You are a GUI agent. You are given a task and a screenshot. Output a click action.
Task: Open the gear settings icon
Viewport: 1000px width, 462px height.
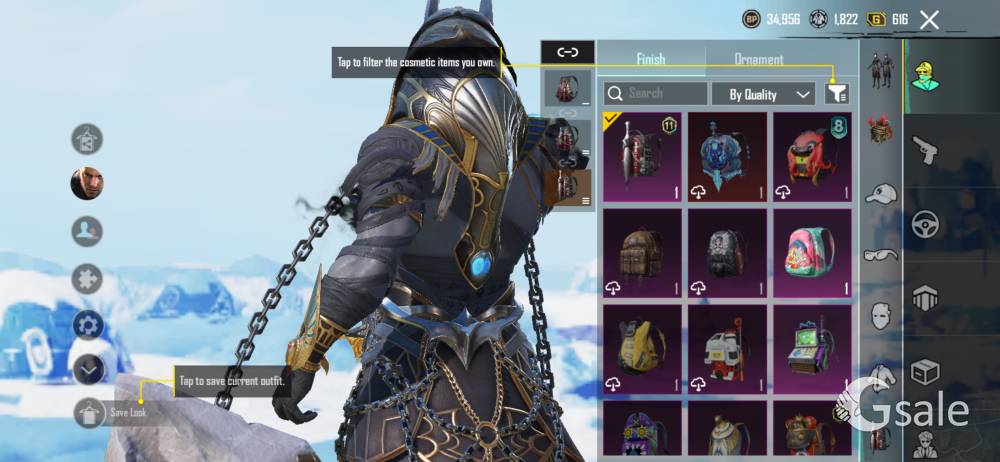(88, 325)
